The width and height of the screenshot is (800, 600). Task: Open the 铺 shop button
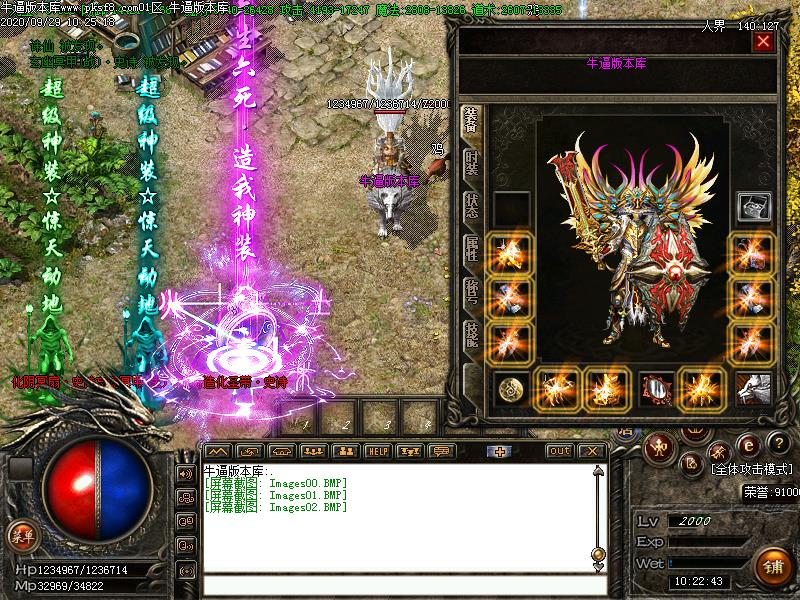774,567
